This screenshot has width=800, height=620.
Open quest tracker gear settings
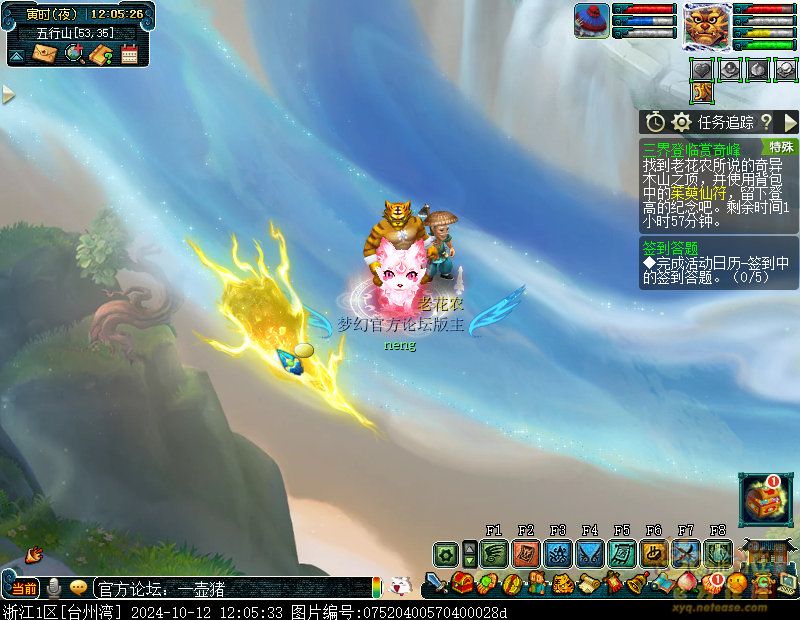point(682,122)
